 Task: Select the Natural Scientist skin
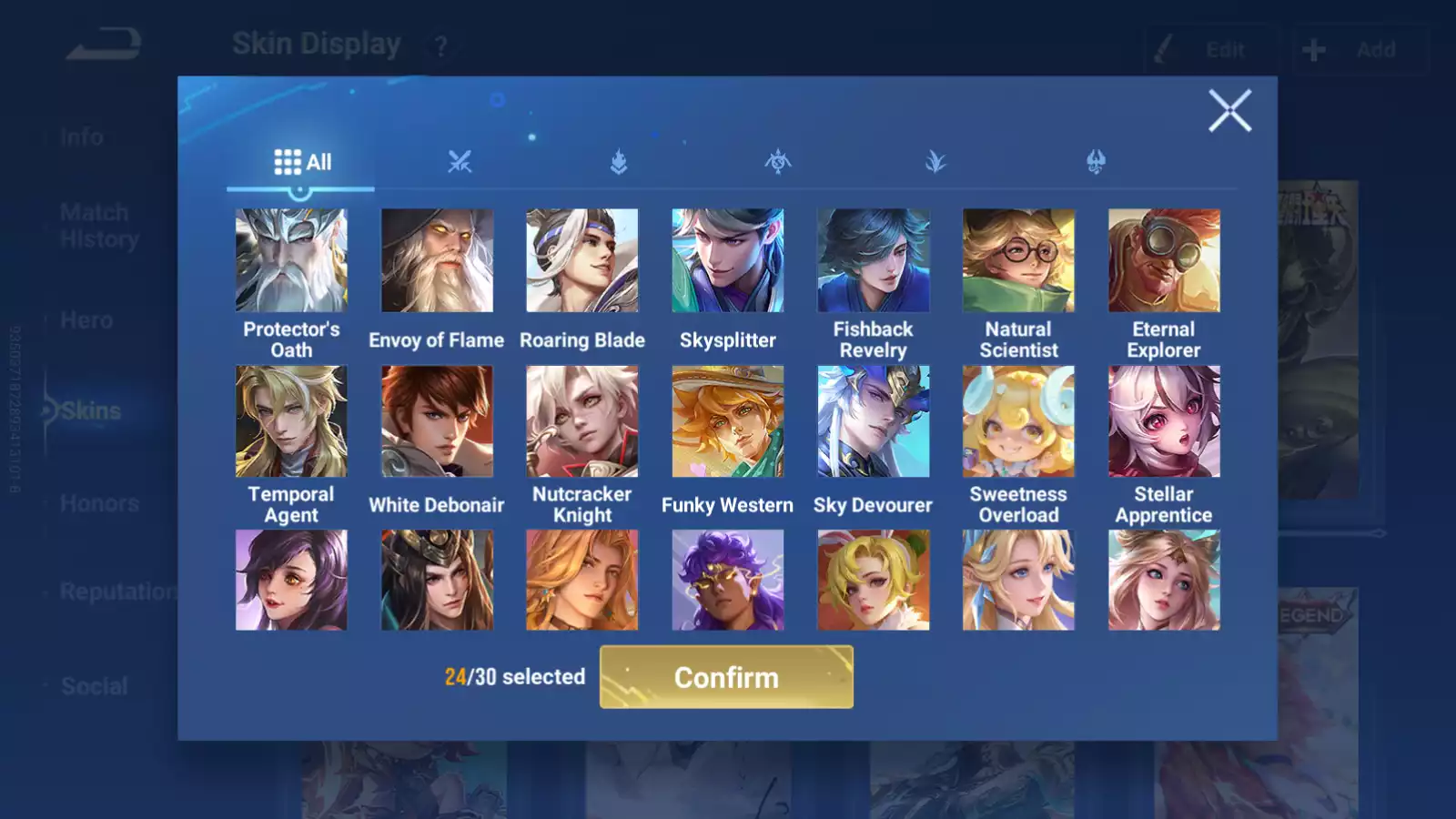(x=1018, y=261)
